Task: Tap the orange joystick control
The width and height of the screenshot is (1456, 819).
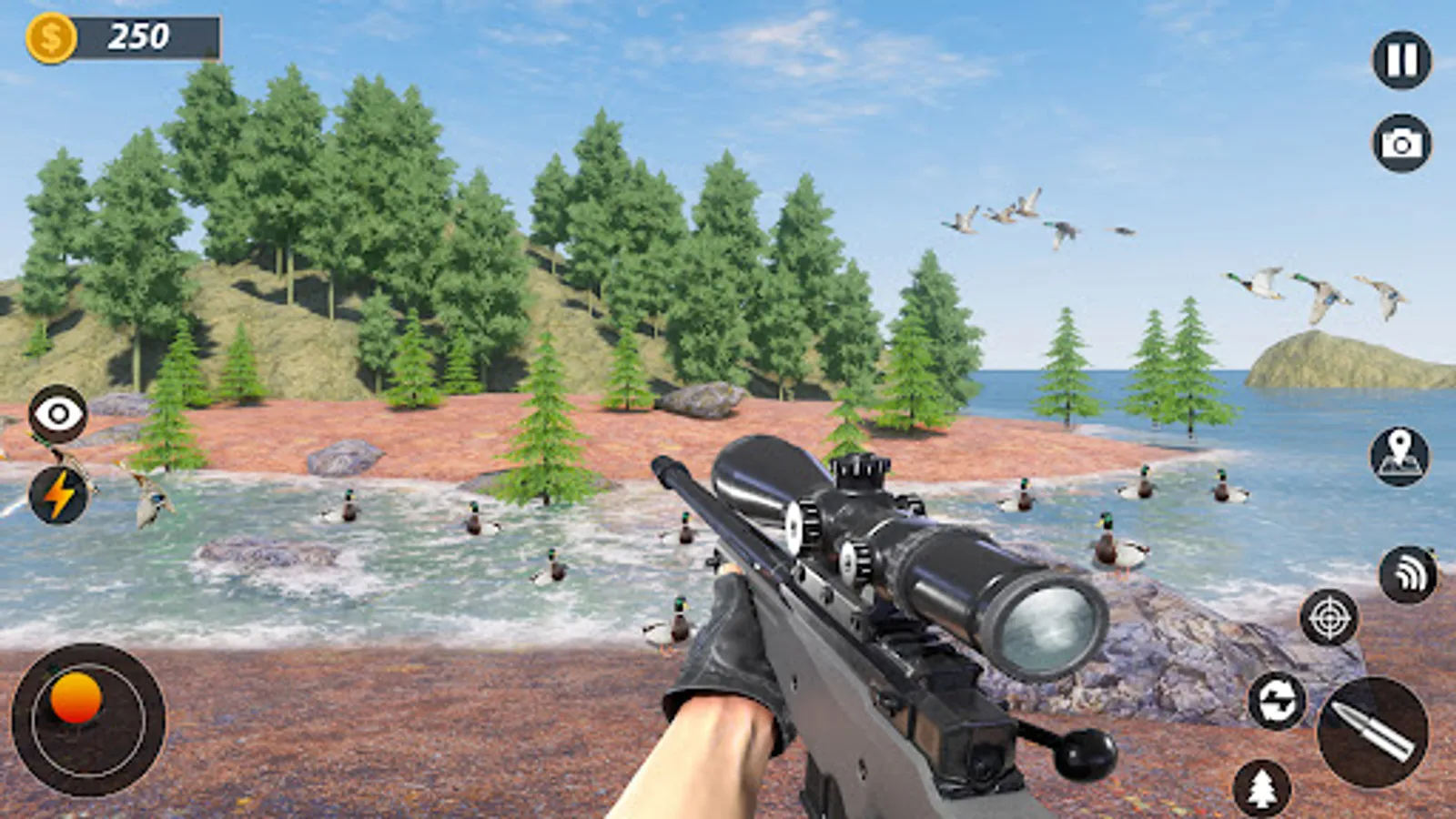Action: 76,696
